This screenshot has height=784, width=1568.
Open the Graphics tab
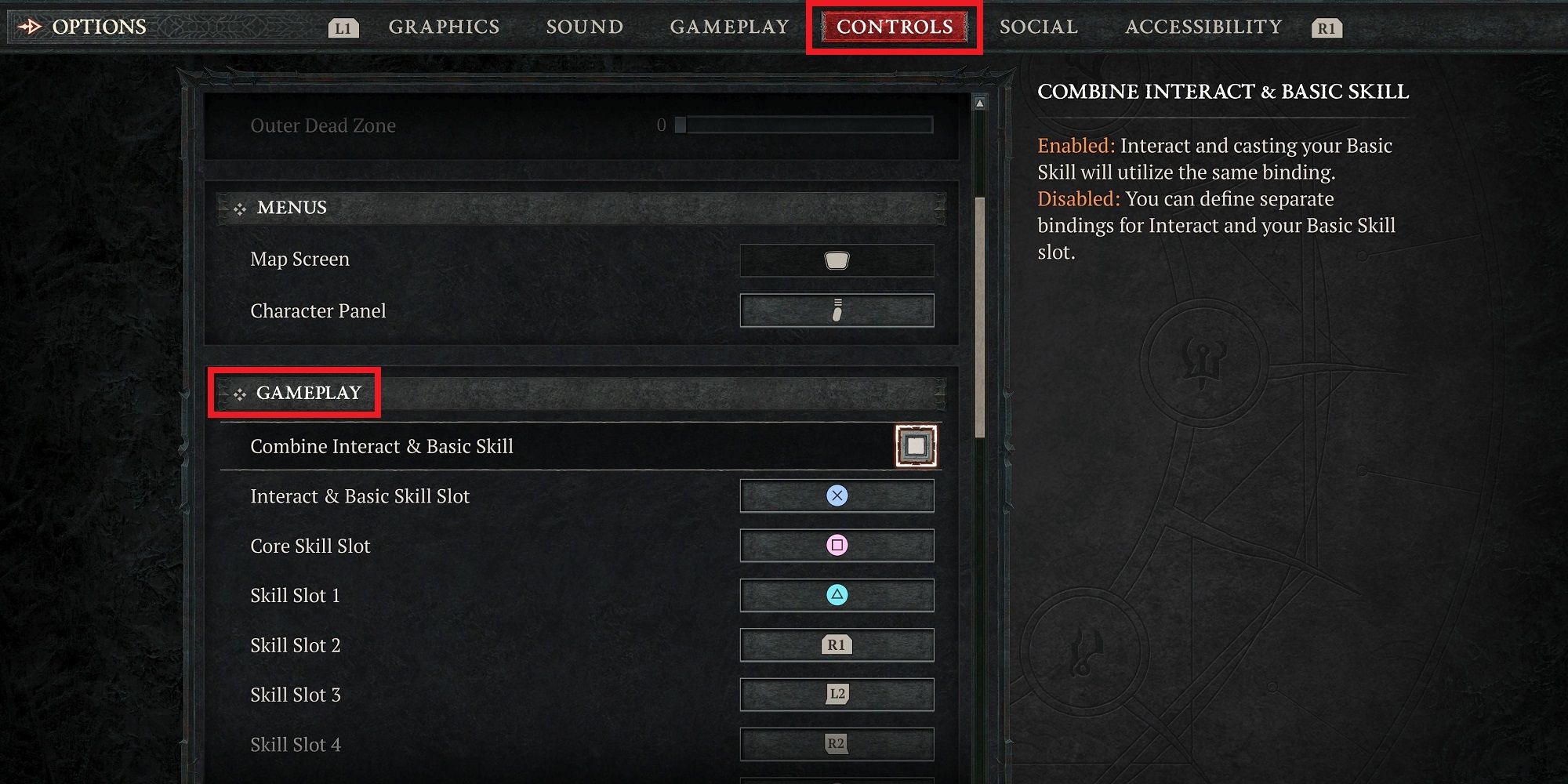click(x=444, y=27)
